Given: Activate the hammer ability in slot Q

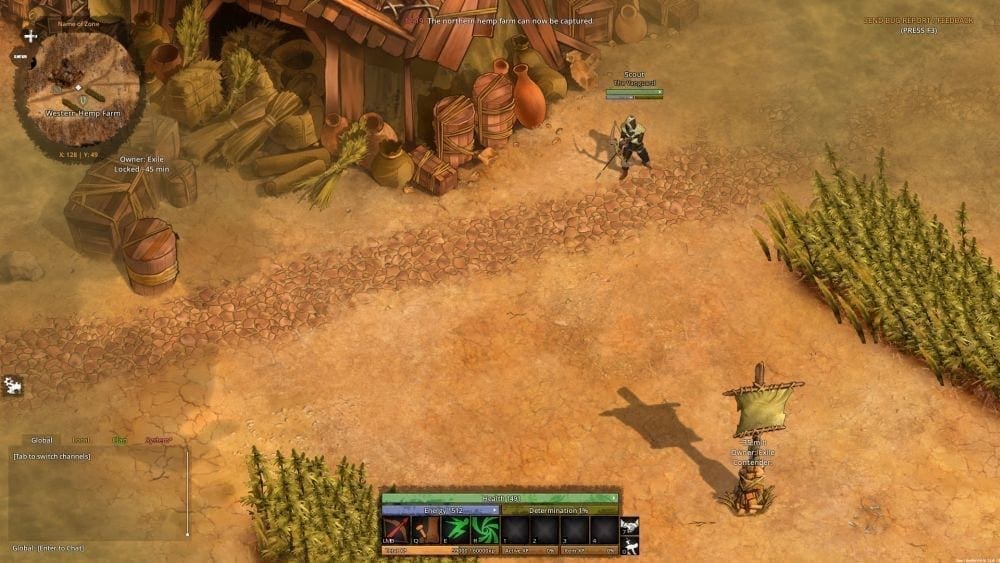Looking at the screenshot, I should 426,530.
